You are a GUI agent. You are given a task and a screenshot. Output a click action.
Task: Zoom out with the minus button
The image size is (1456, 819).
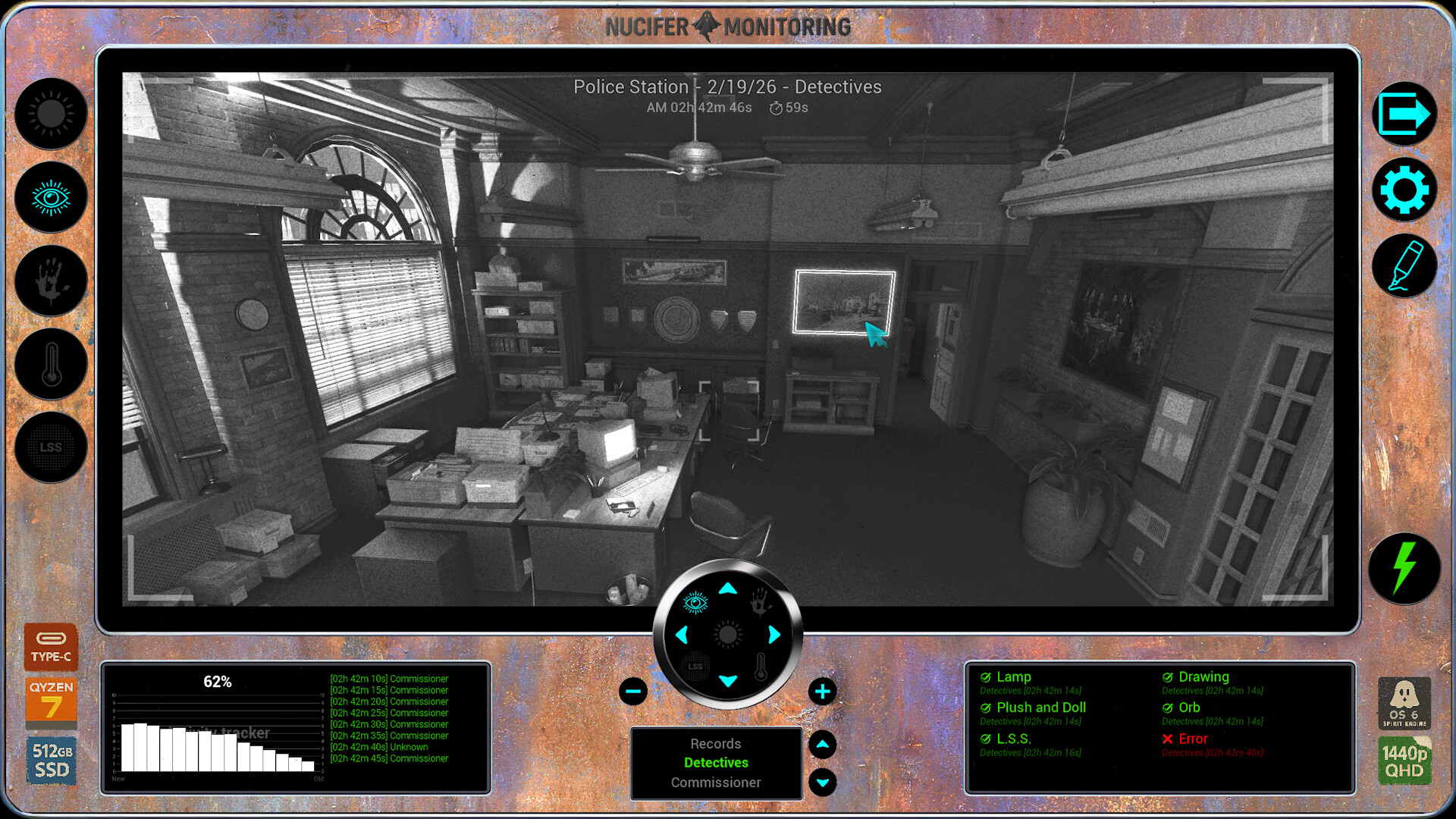(632, 692)
